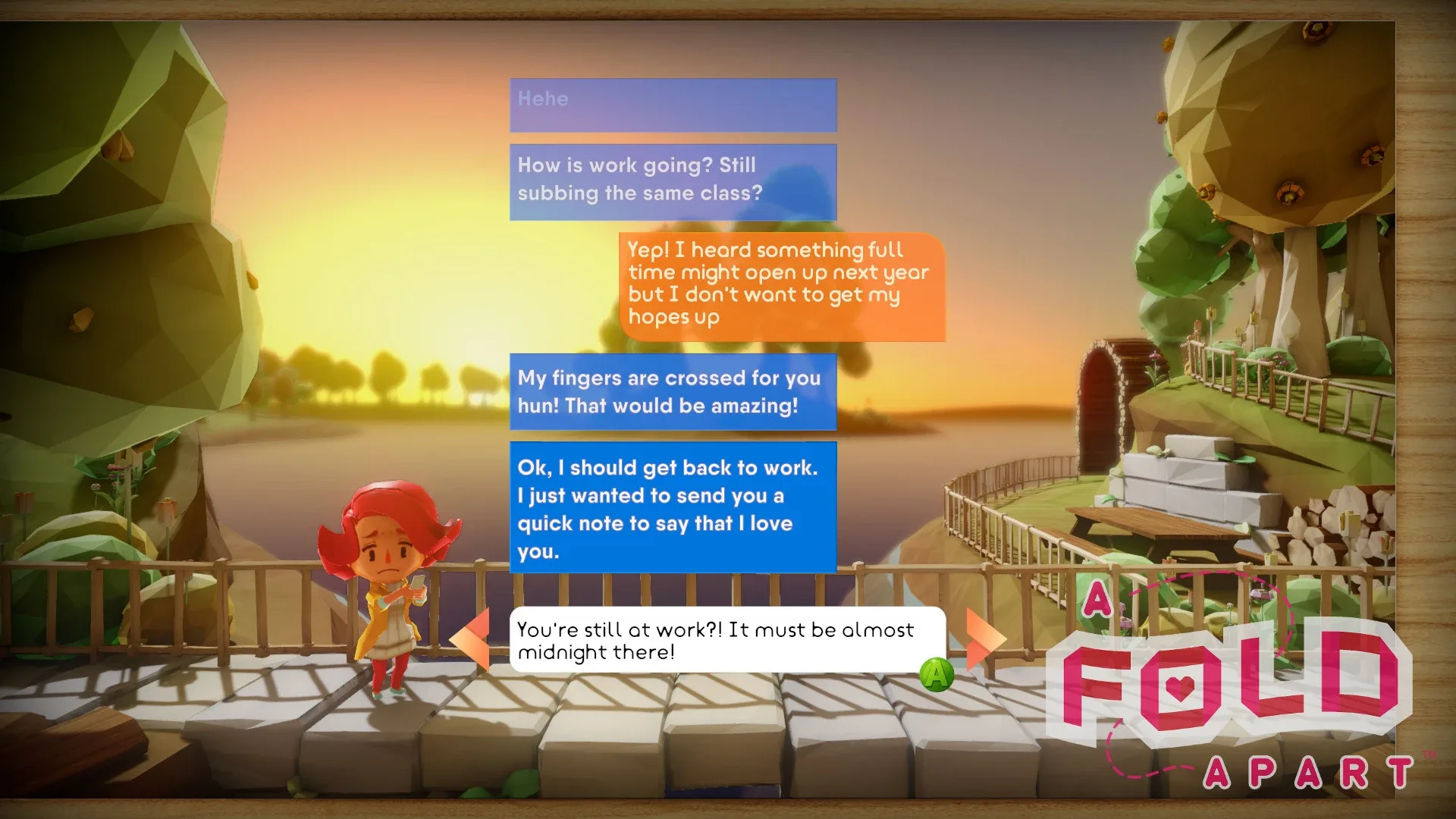
Task: Open the 'How is work going?' message
Action: point(673,180)
